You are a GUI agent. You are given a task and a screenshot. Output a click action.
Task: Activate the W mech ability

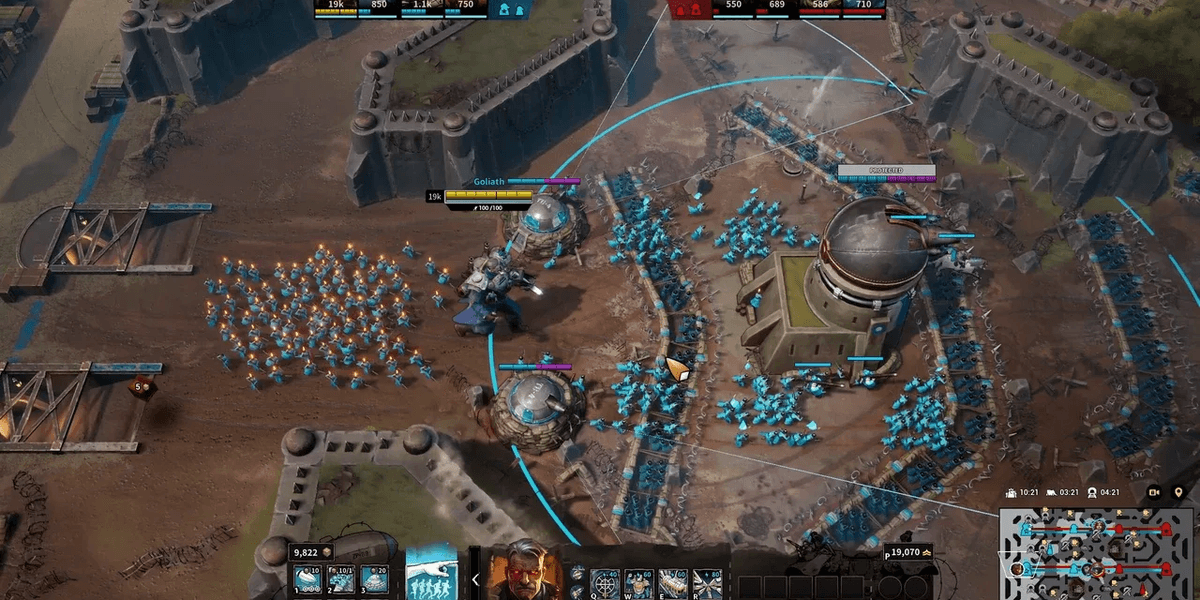point(638,582)
